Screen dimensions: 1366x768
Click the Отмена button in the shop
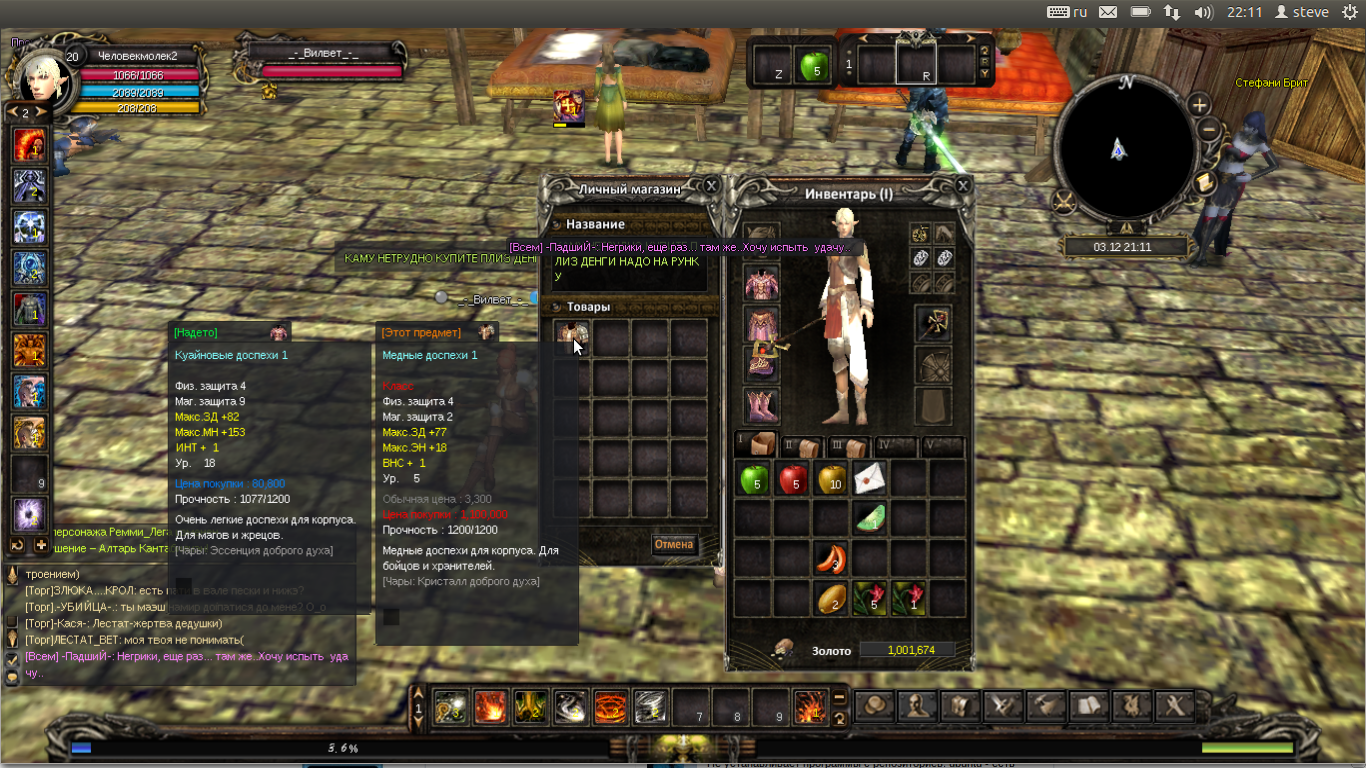tap(674, 545)
